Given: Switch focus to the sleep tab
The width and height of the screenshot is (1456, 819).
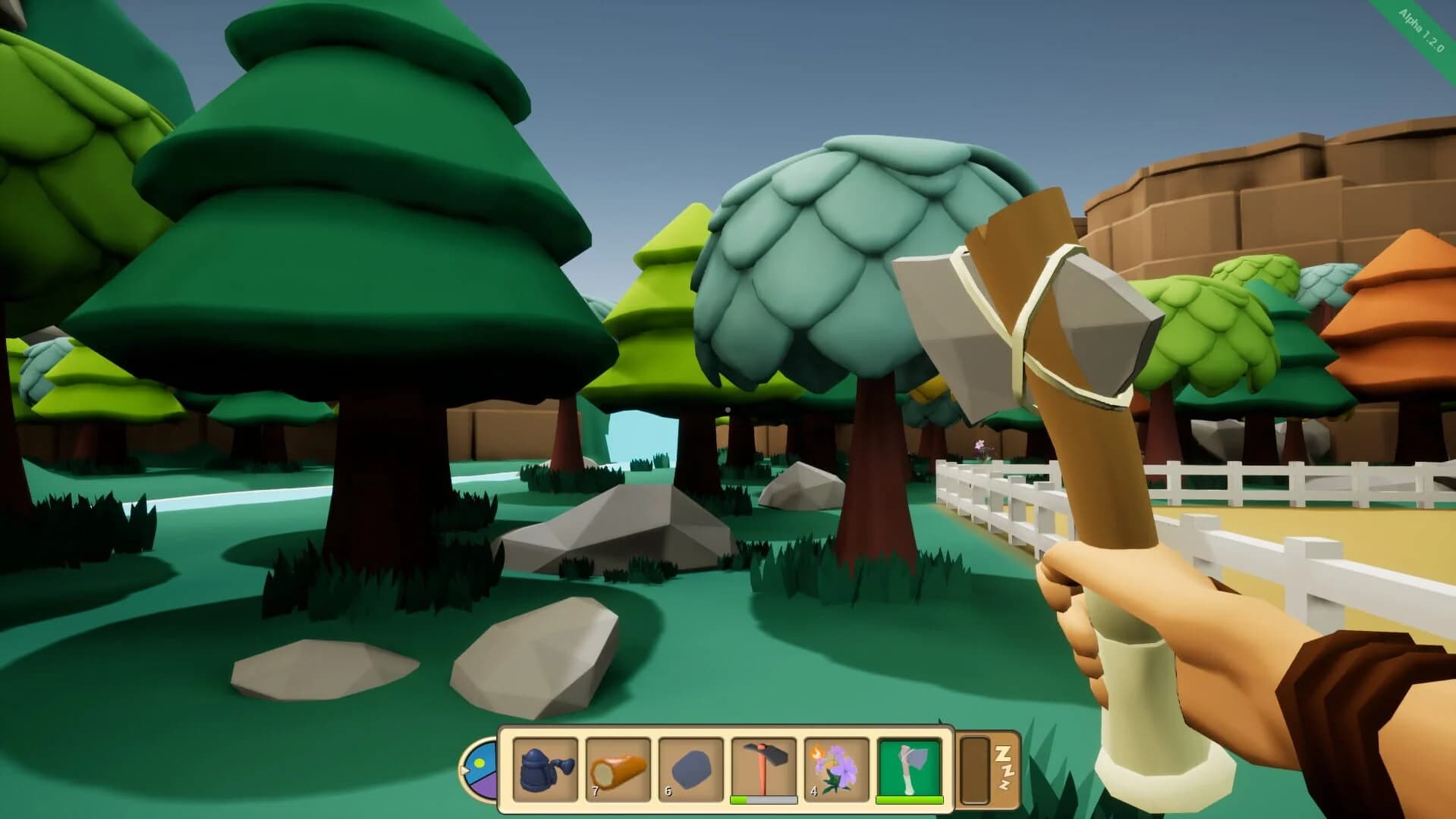Looking at the screenshot, I should [x=1003, y=768].
